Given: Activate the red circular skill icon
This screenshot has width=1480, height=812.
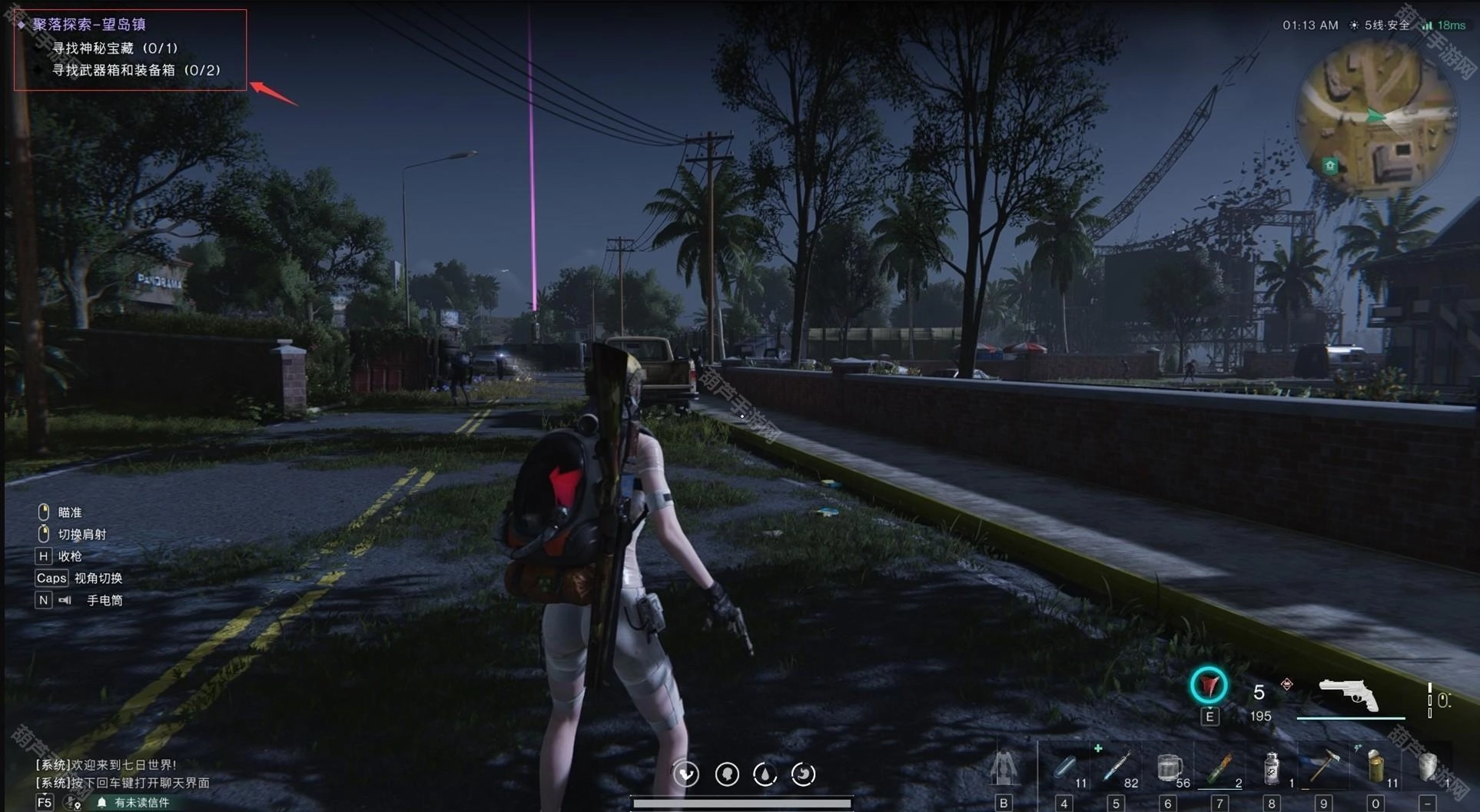Looking at the screenshot, I should pyautogui.click(x=1209, y=685).
